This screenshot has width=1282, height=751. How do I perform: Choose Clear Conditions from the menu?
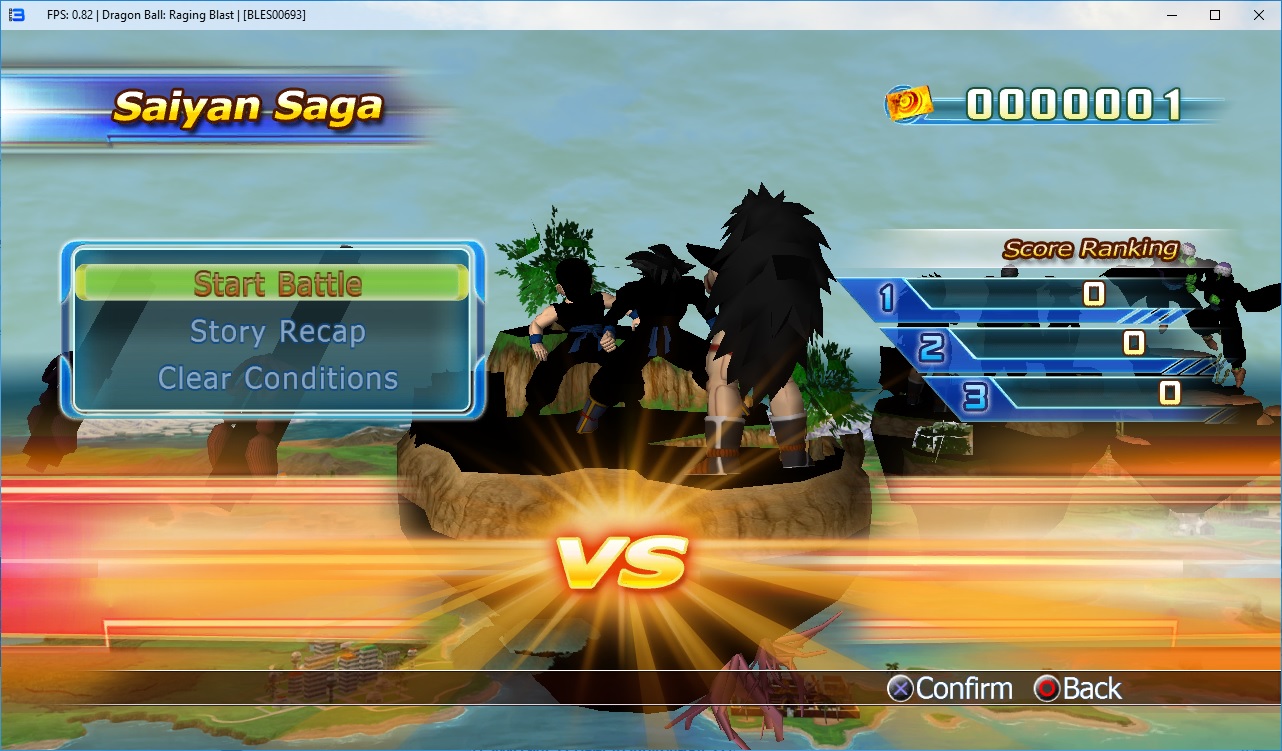(x=277, y=379)
